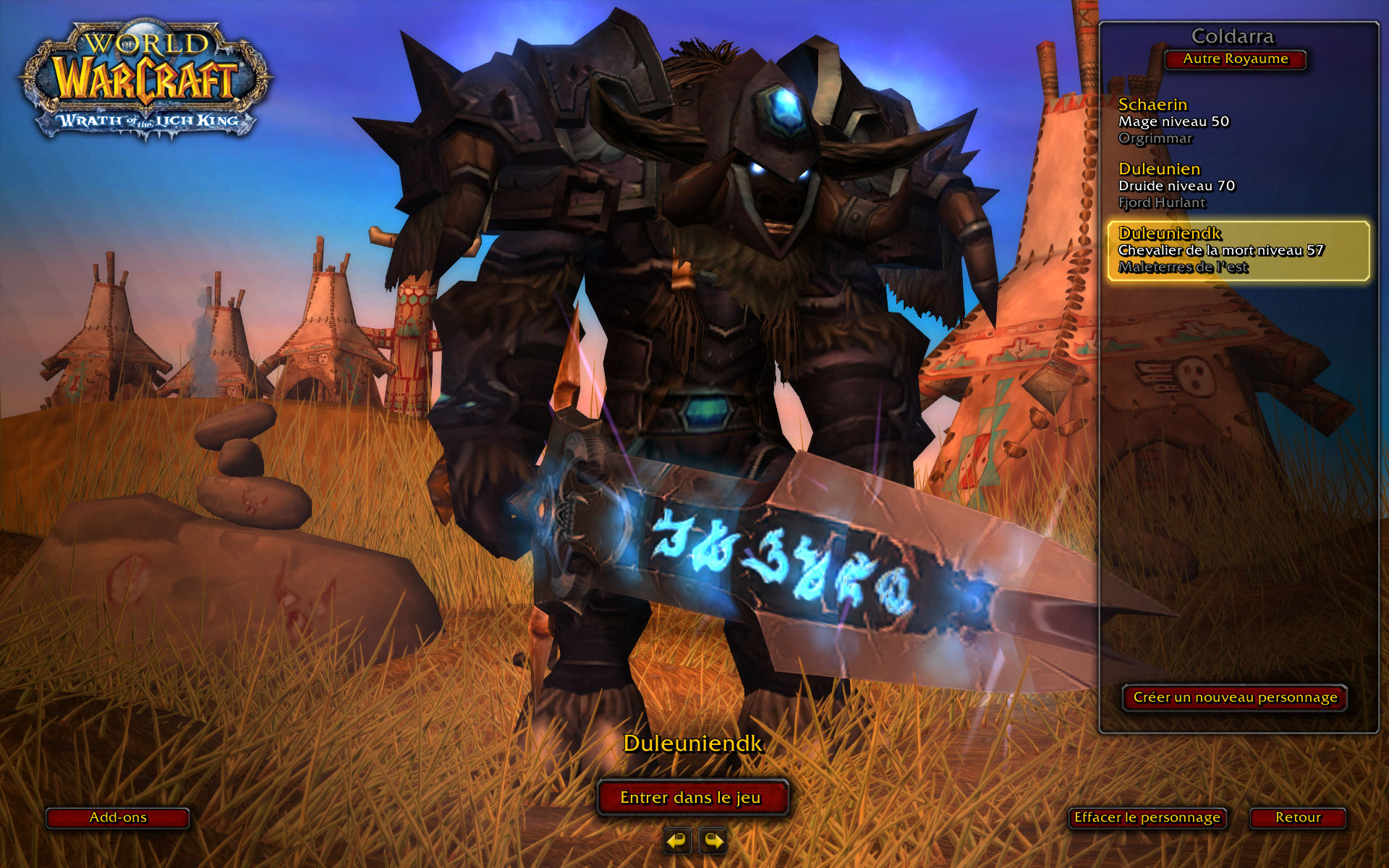Viewport: 1389px width, 868px height.
Task: Click the Entrer dans le jeu button
Action: (x=692, y=797)
